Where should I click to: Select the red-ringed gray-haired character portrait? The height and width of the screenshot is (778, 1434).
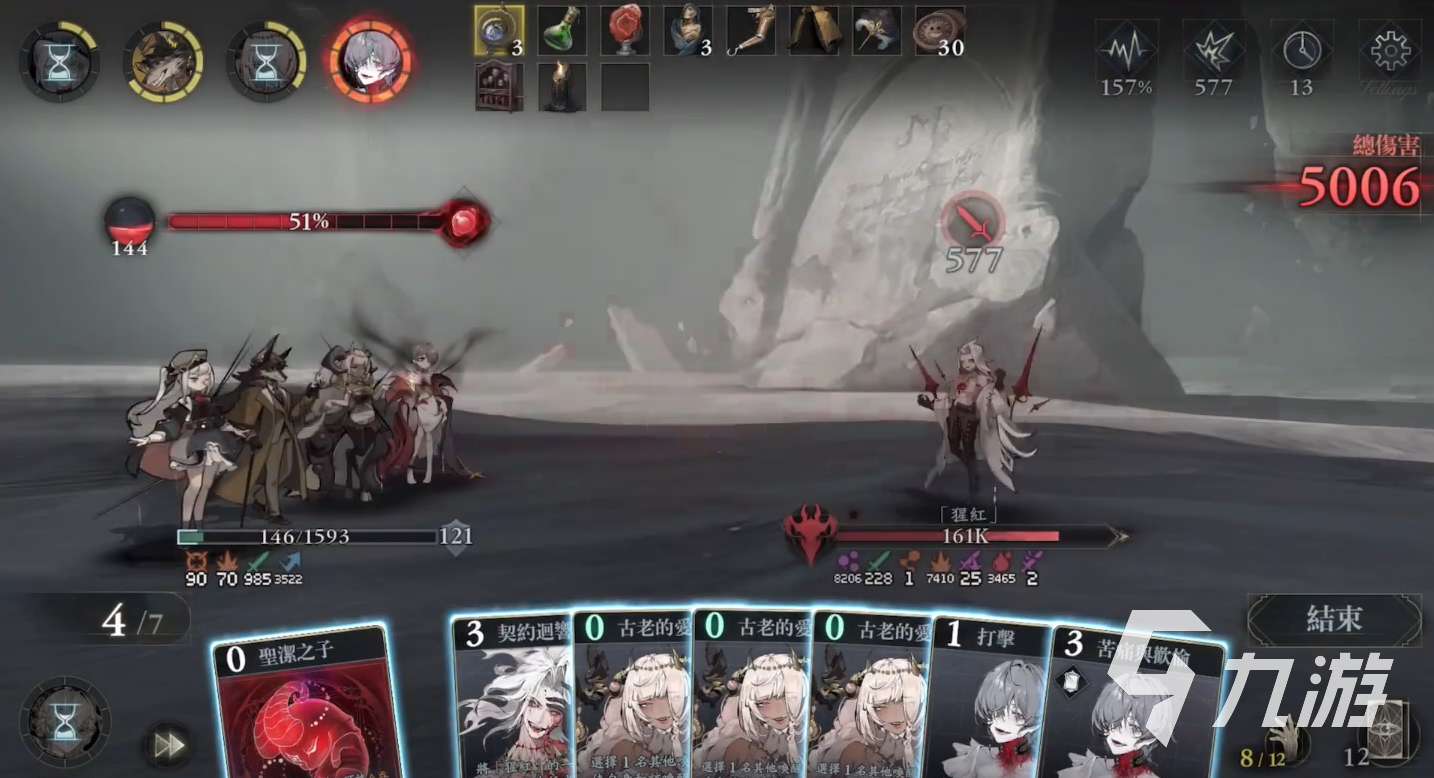click(x=370, y=62)
